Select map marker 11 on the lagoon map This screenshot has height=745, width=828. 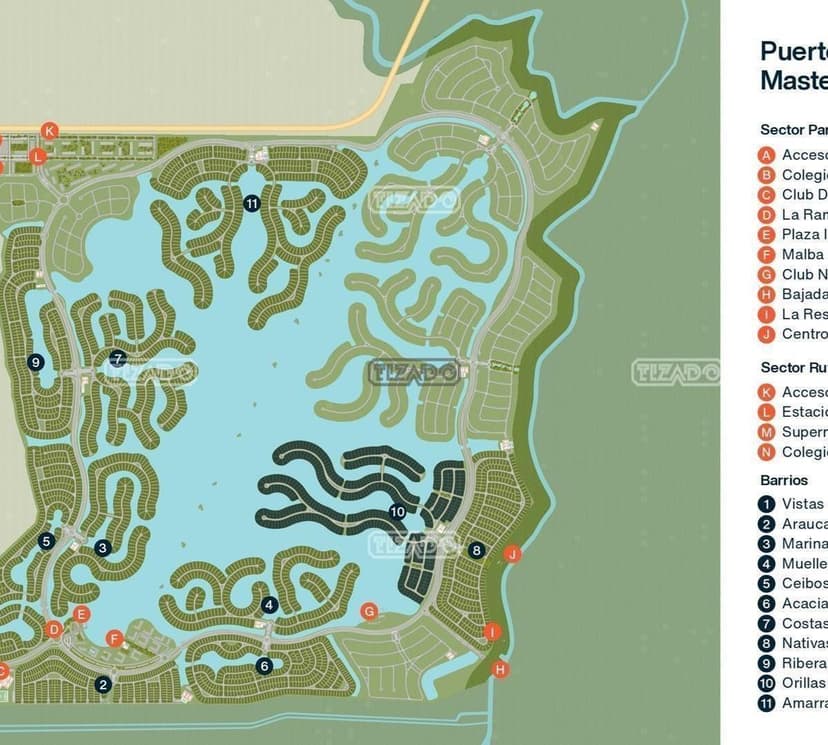coord(251,203)
